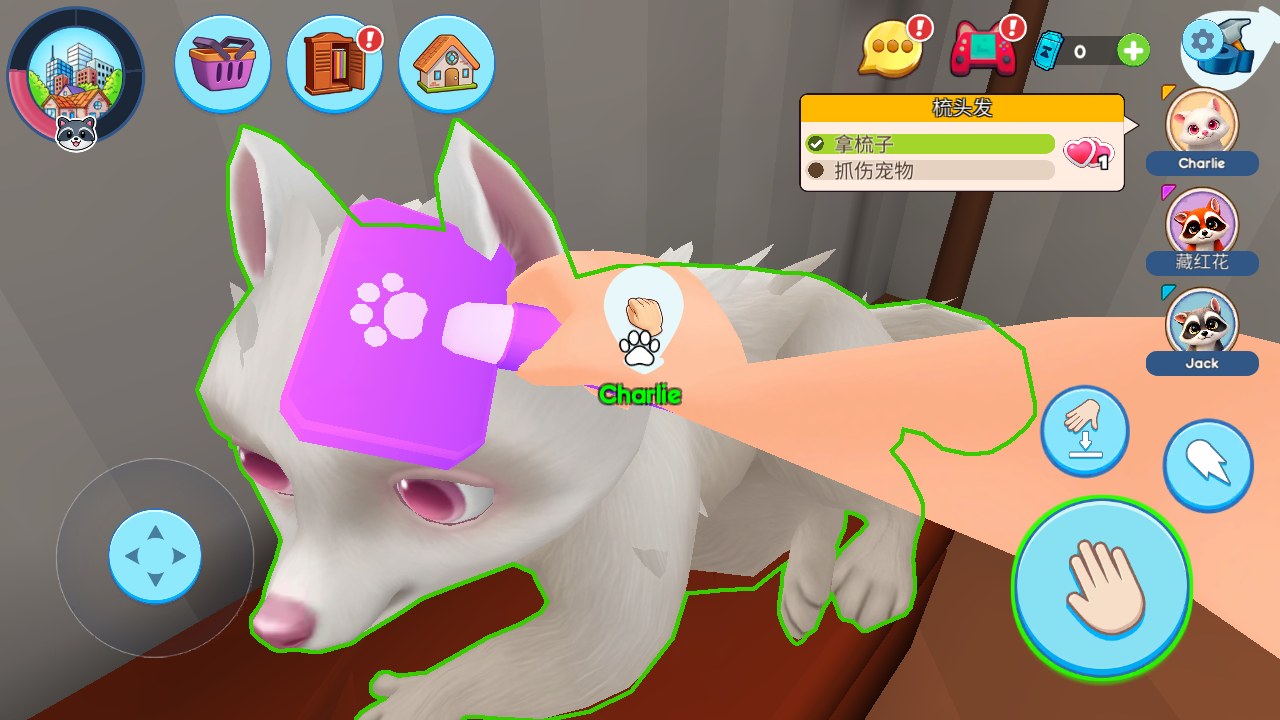This screenshot has width=1280, height=720.
Task: Open the wardrobe closet menu
Action: click(334, 64)
